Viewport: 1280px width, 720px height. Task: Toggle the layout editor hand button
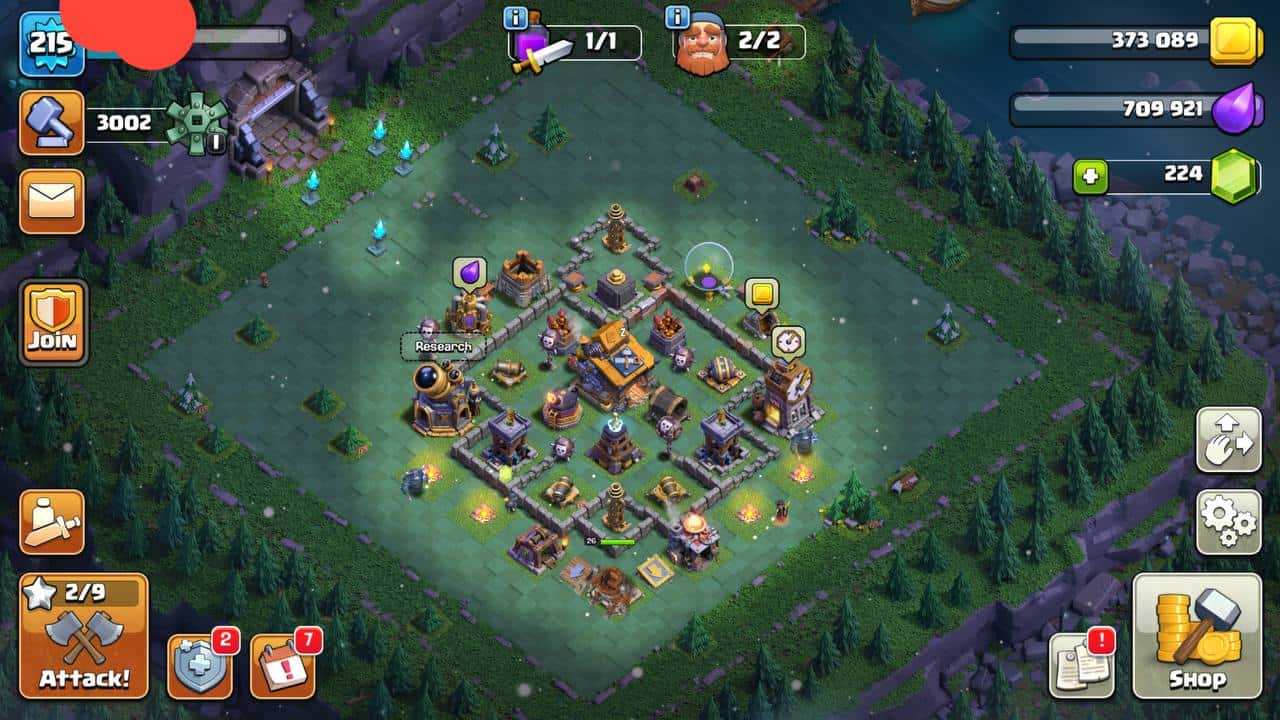click(x=1228, y=439)
